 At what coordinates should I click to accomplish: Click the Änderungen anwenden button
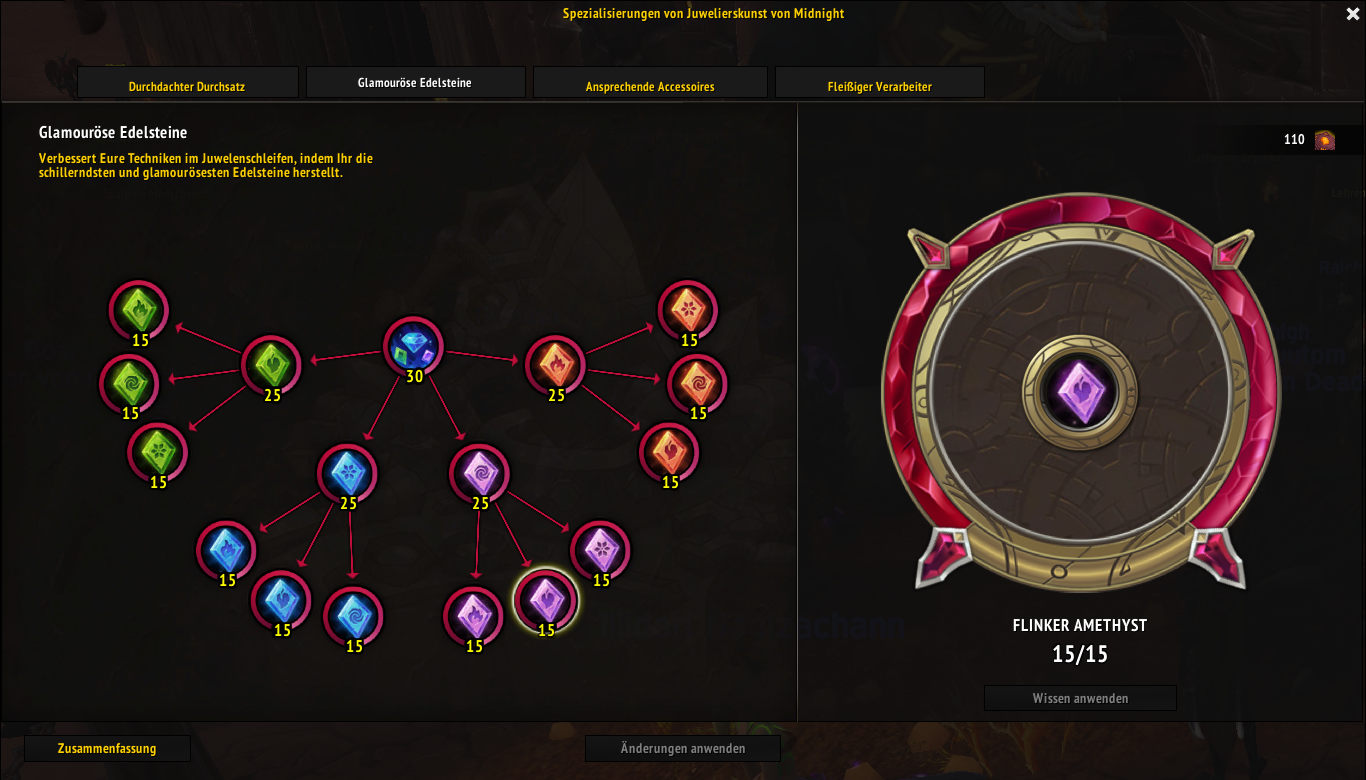pyautogui.click(x=683, y=748)
